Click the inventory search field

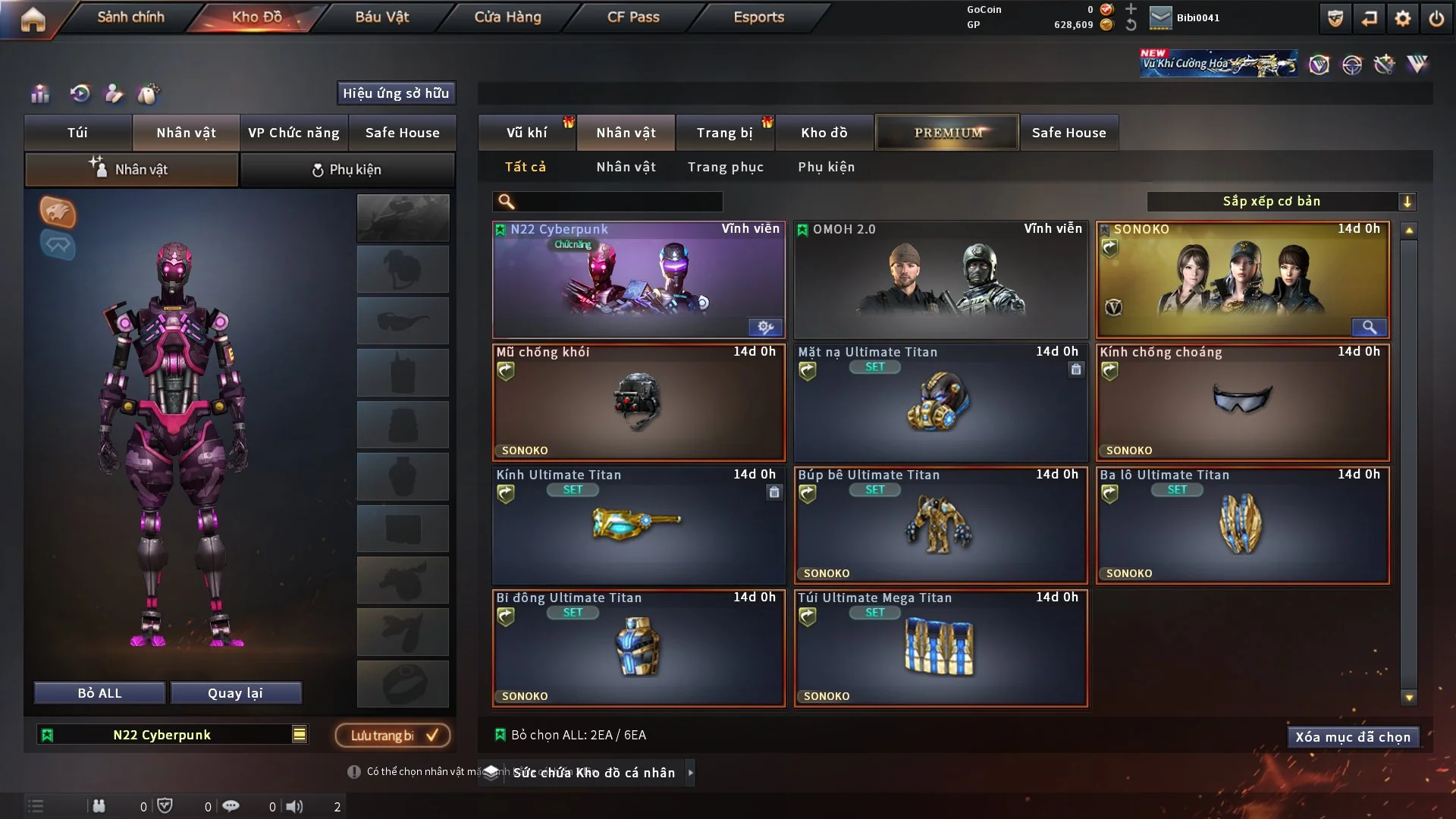(x=618, y=201)
